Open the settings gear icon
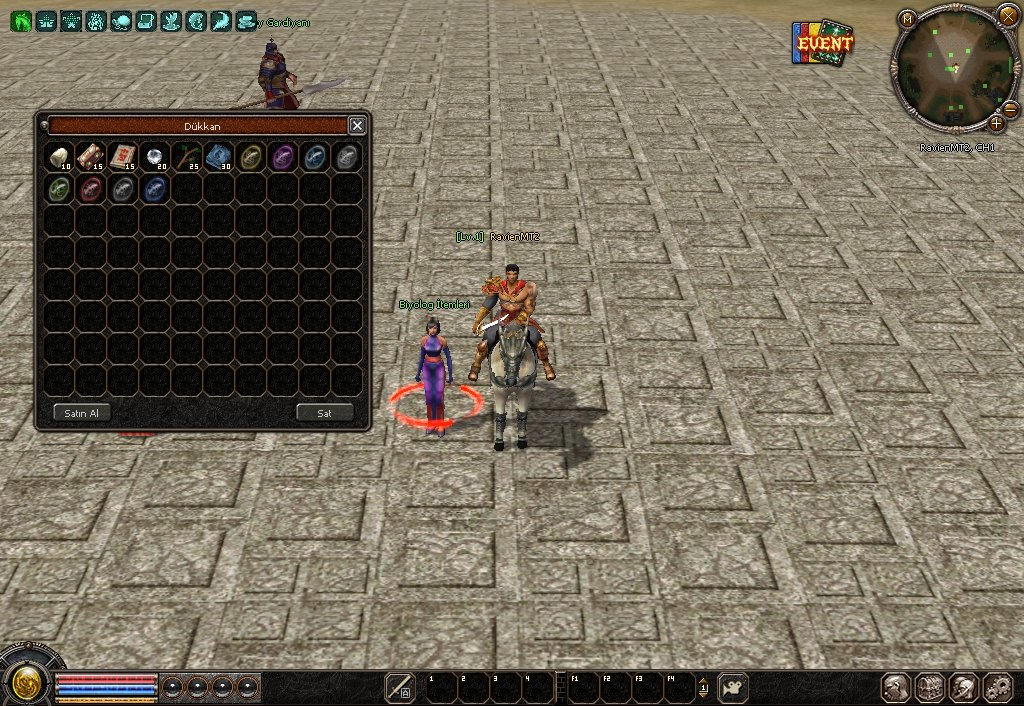The image size is (1024, 706). pos(997,687)
